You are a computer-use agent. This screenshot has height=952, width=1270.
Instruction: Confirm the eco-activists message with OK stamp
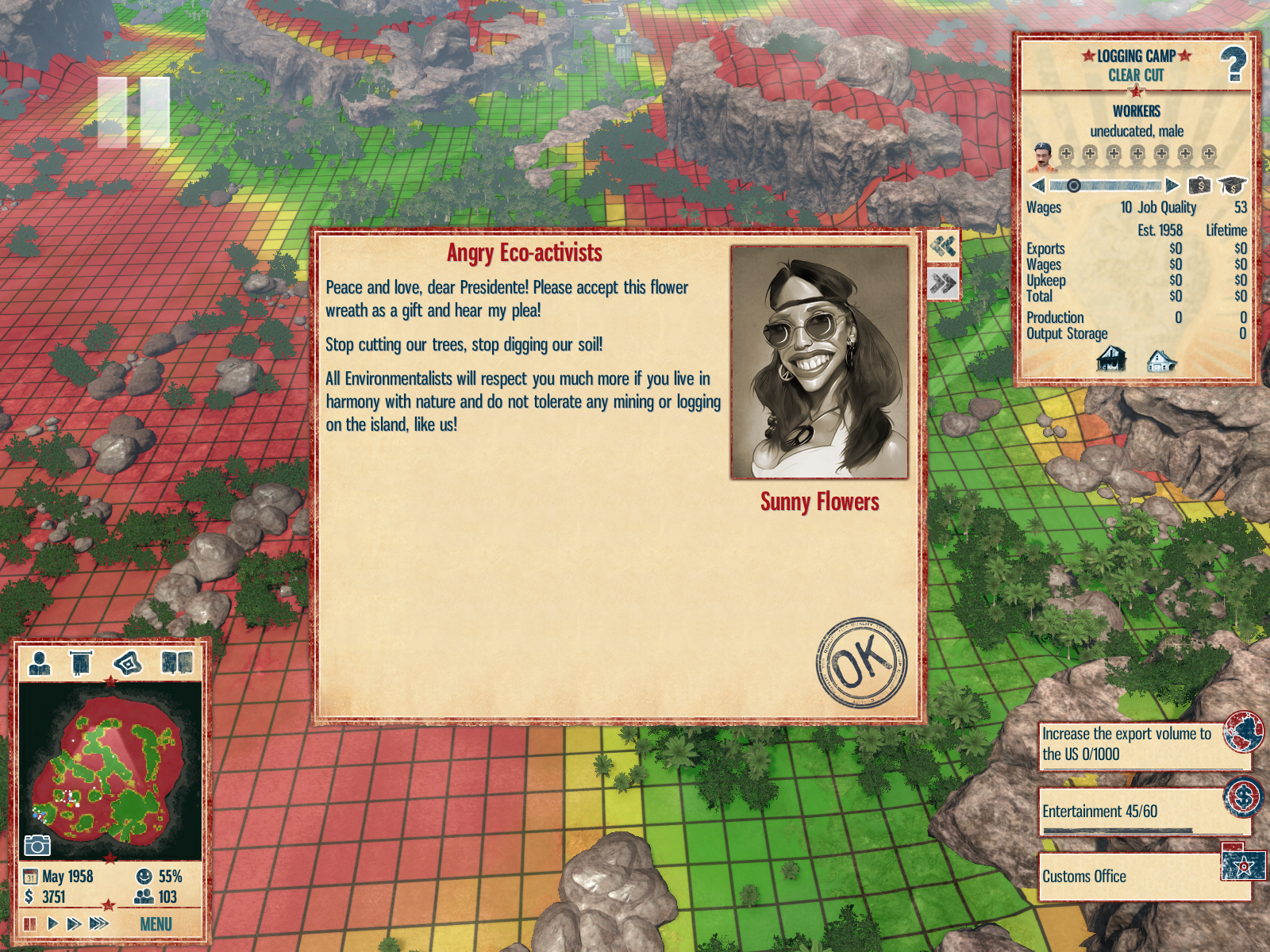point(861,662)
